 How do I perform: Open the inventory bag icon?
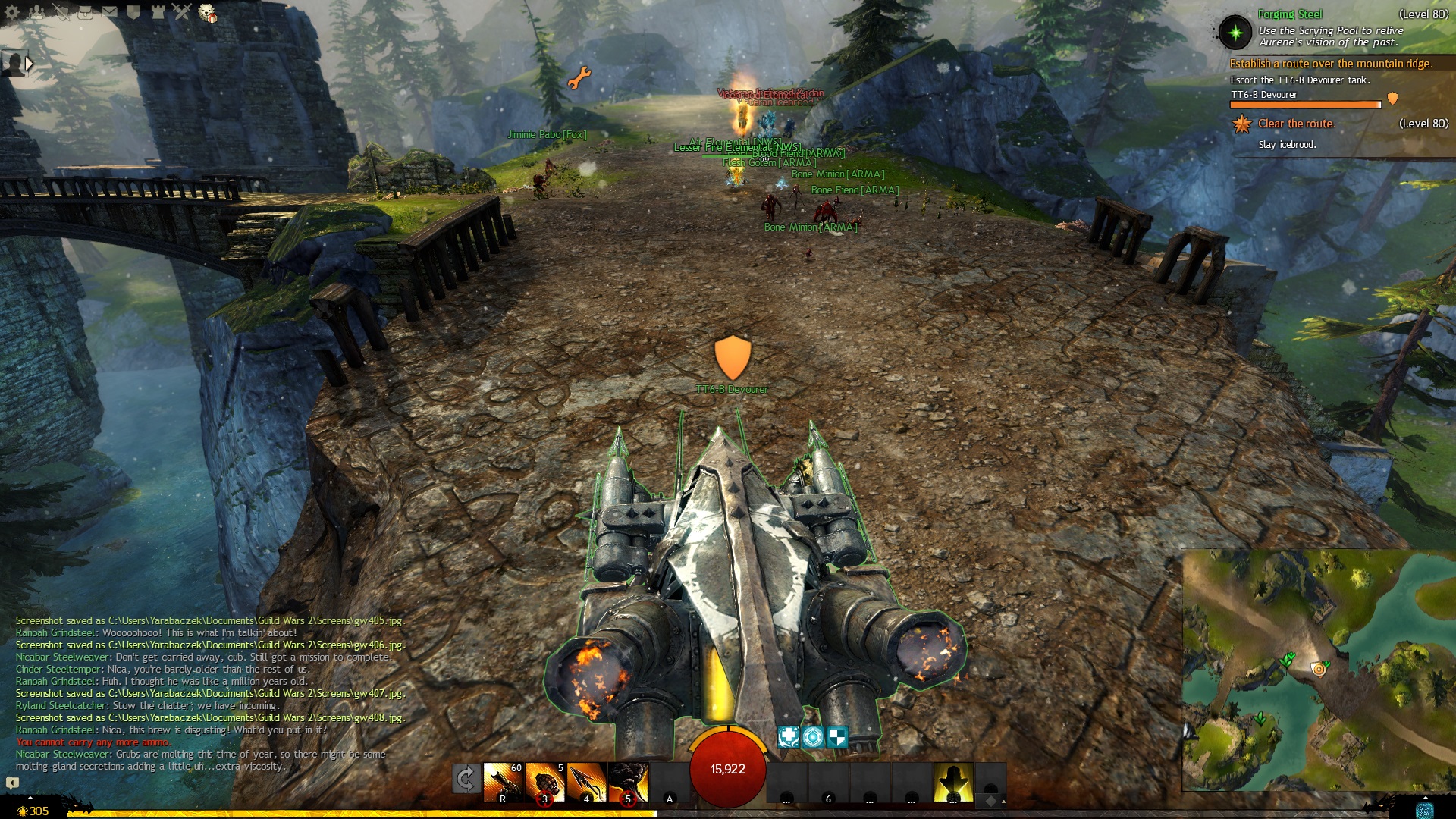tap(85, 12)
